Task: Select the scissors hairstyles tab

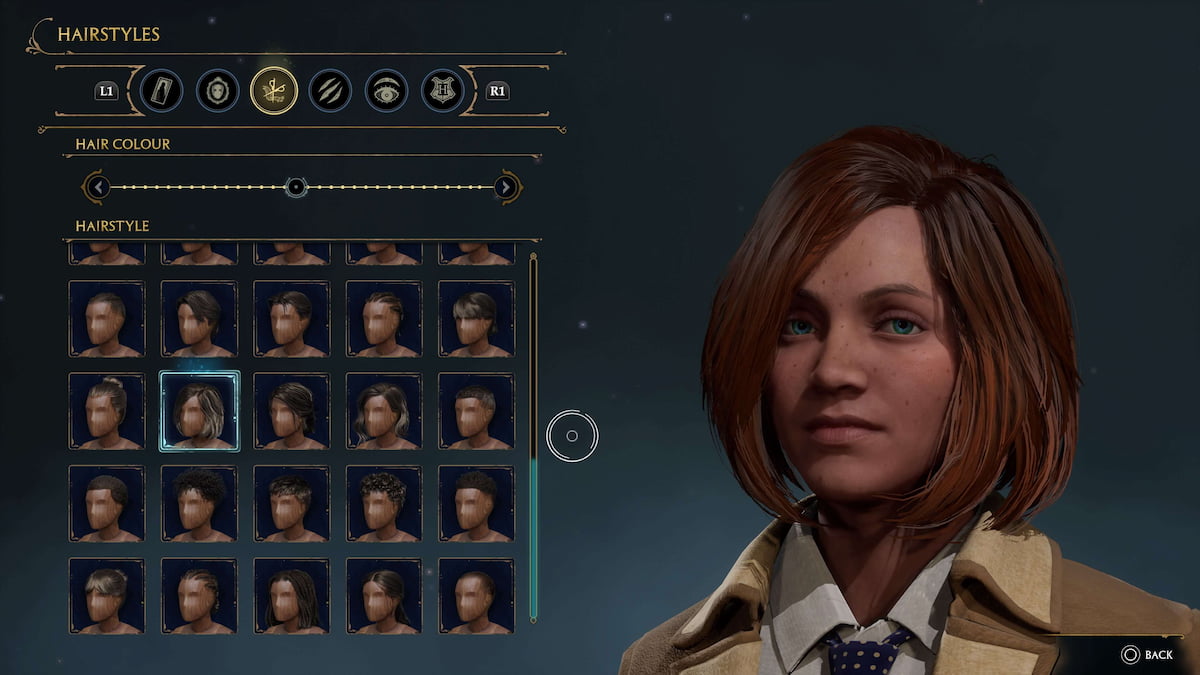Action: [x=274, y=91]
